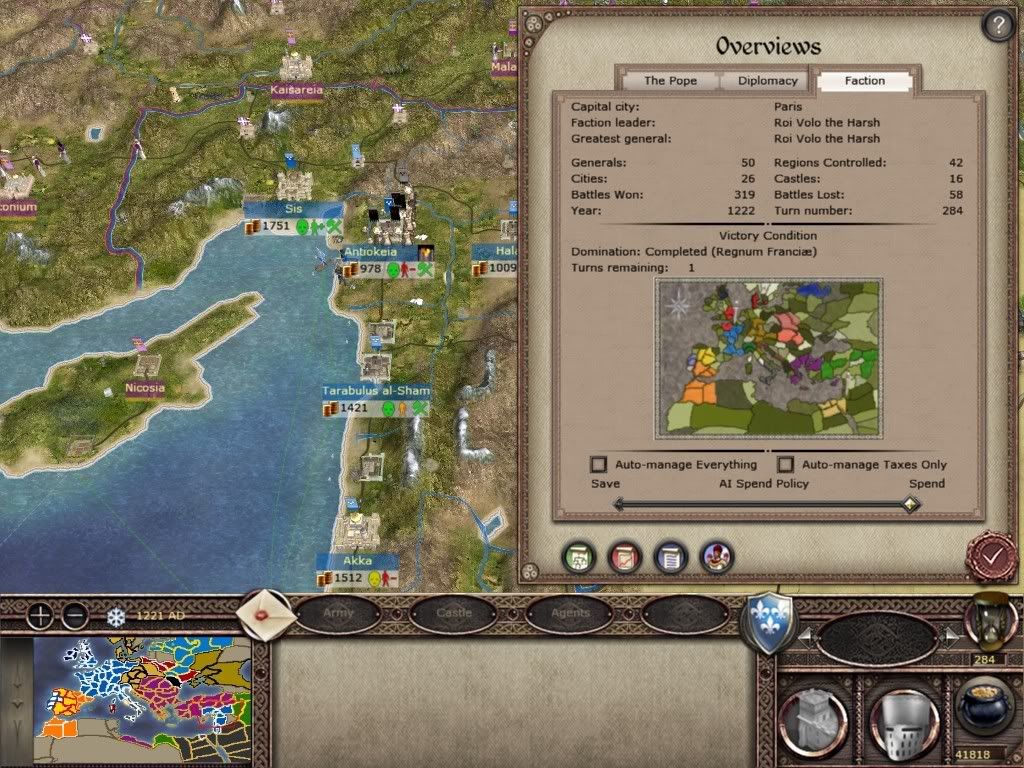The image size is (1024, 768).
Task: Open the sealed envelope message icon
Action: click(267, 614)
